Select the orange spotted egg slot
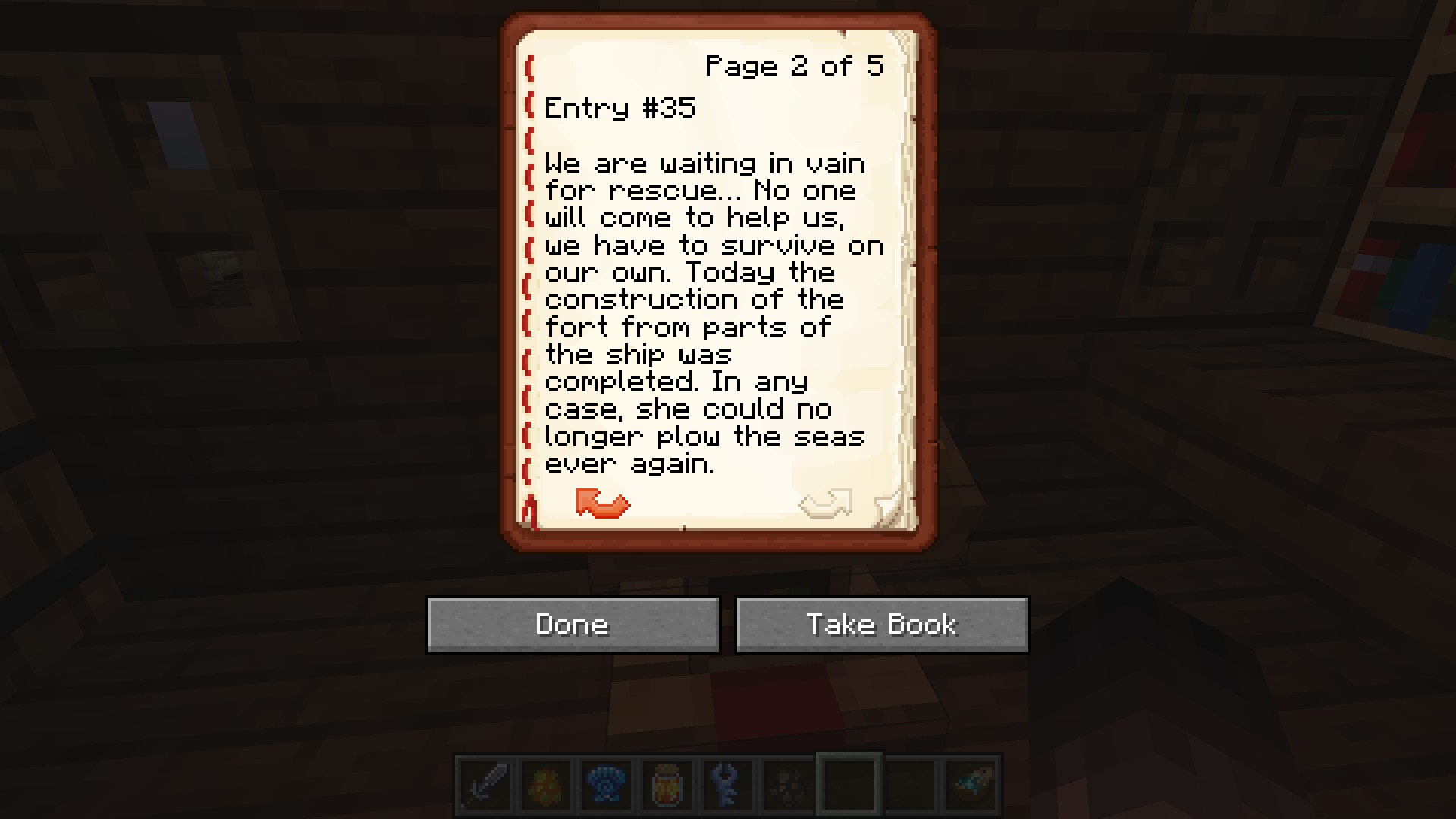1456x819 pixels. pos(546,784)
